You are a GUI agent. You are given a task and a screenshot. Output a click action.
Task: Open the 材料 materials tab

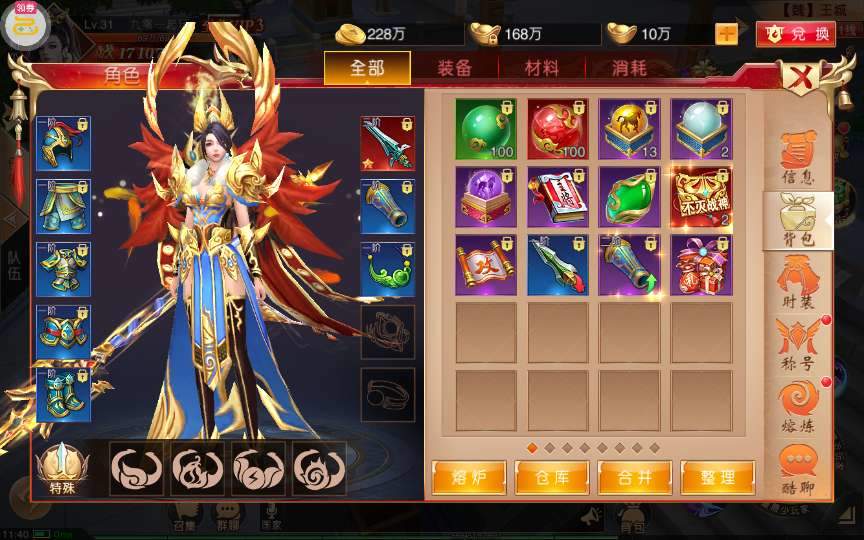pyautogui.click(x=541, y=69)
